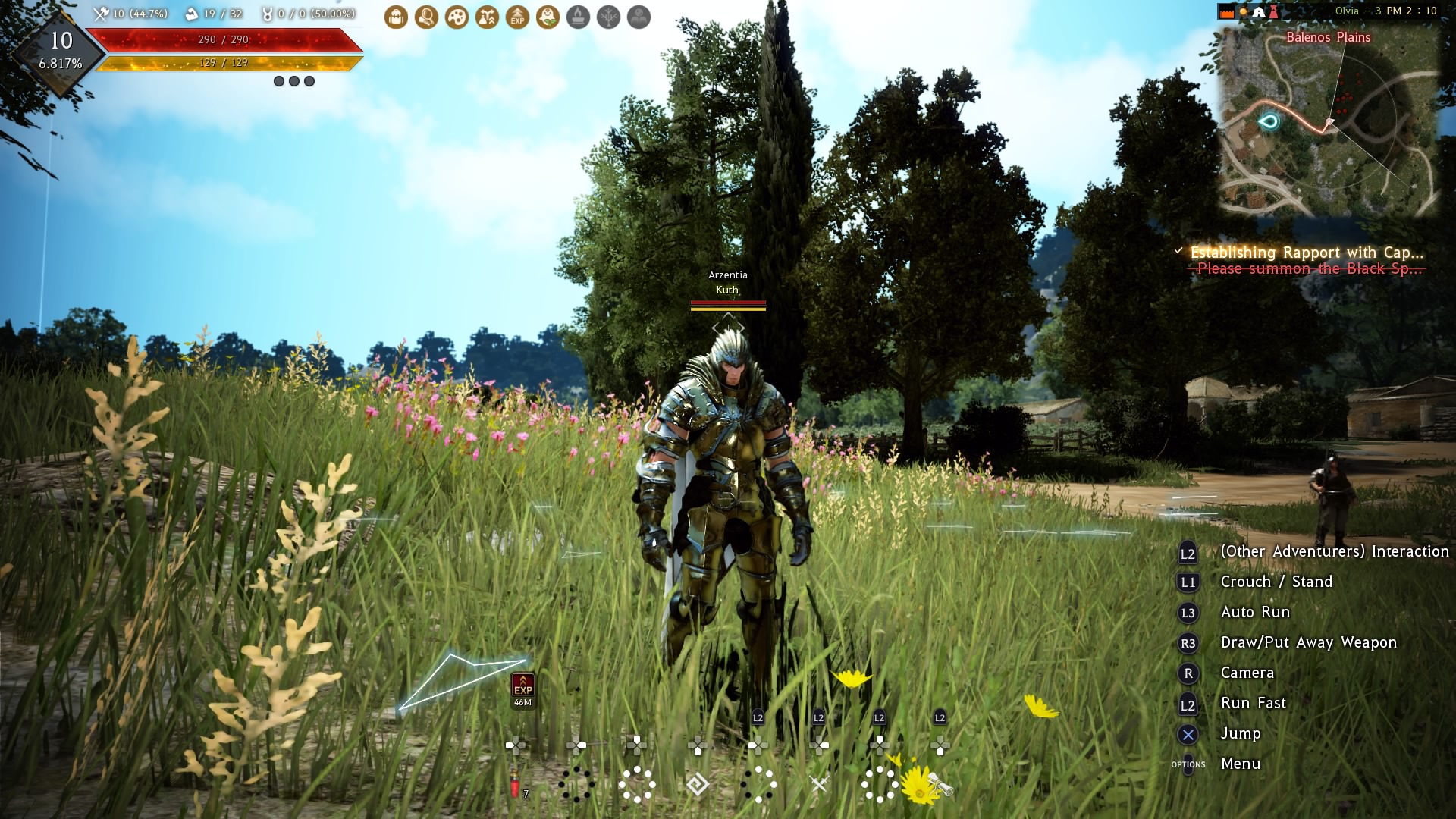Open Menu via the OPTIONS entry
This screenshot has height=819, width=1456.
coord(1189,764)
